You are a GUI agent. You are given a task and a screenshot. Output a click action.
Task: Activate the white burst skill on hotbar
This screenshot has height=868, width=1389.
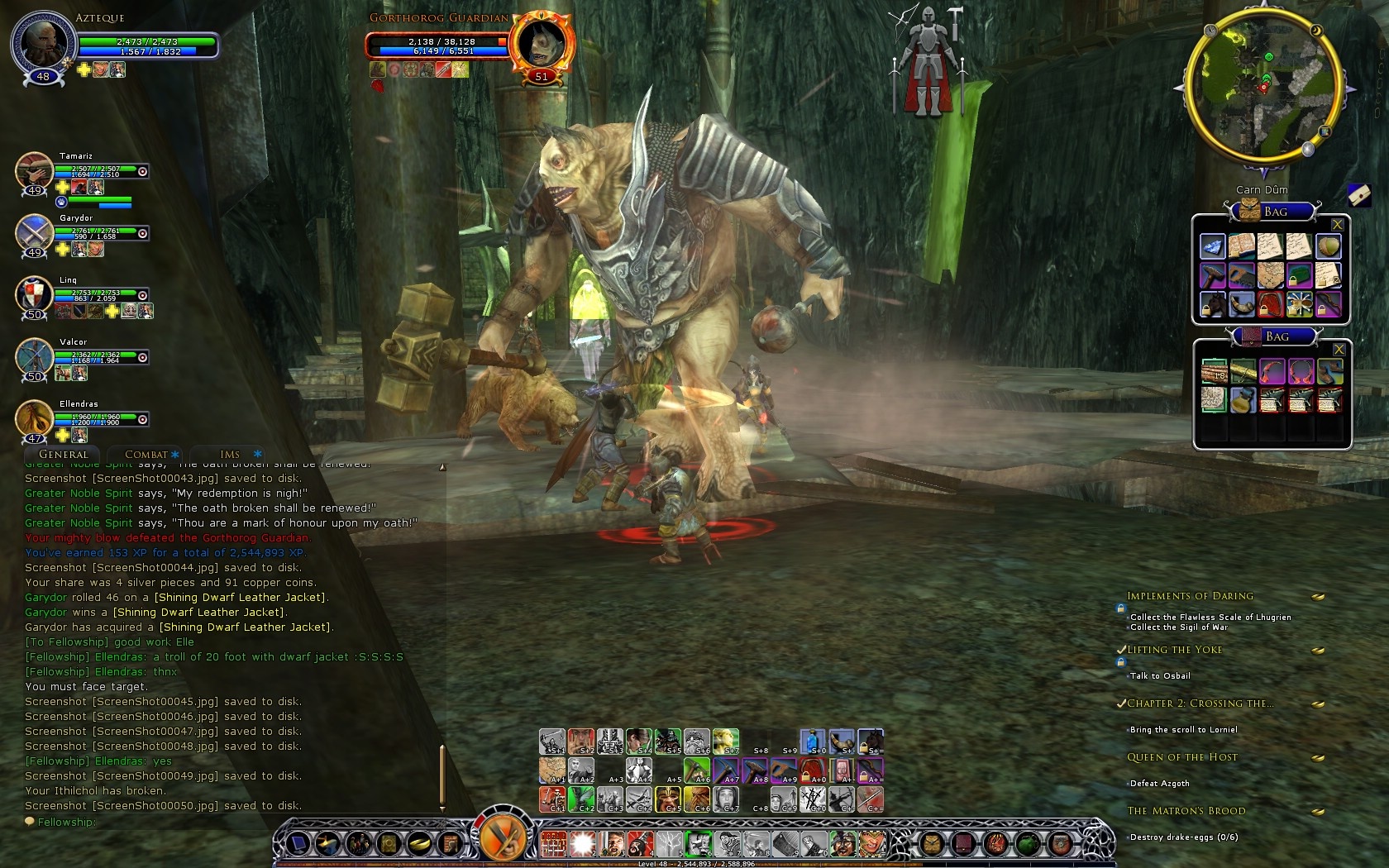tap(582, 843)
